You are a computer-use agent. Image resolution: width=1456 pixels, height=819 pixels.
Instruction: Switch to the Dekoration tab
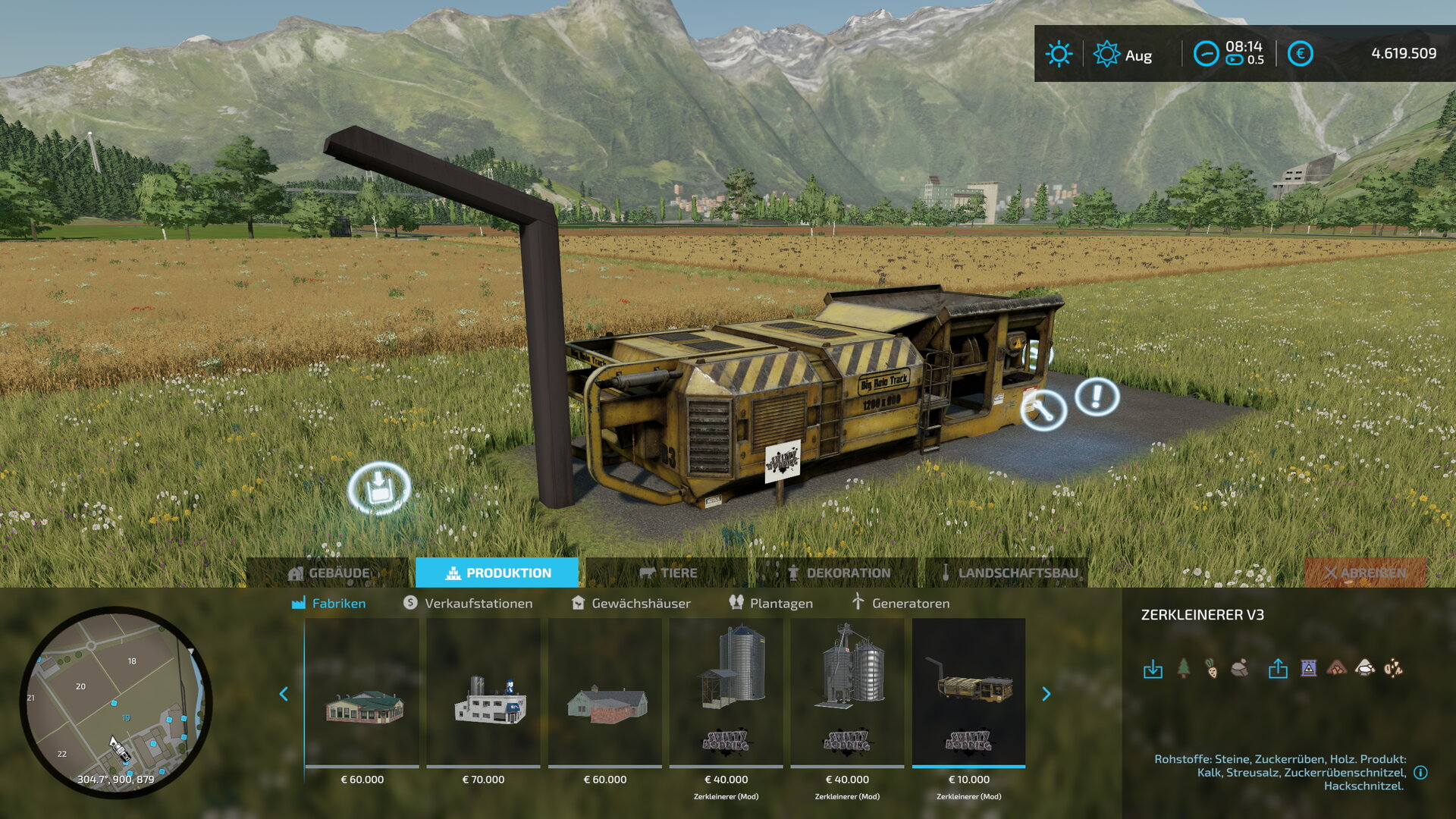click(839, 573)
